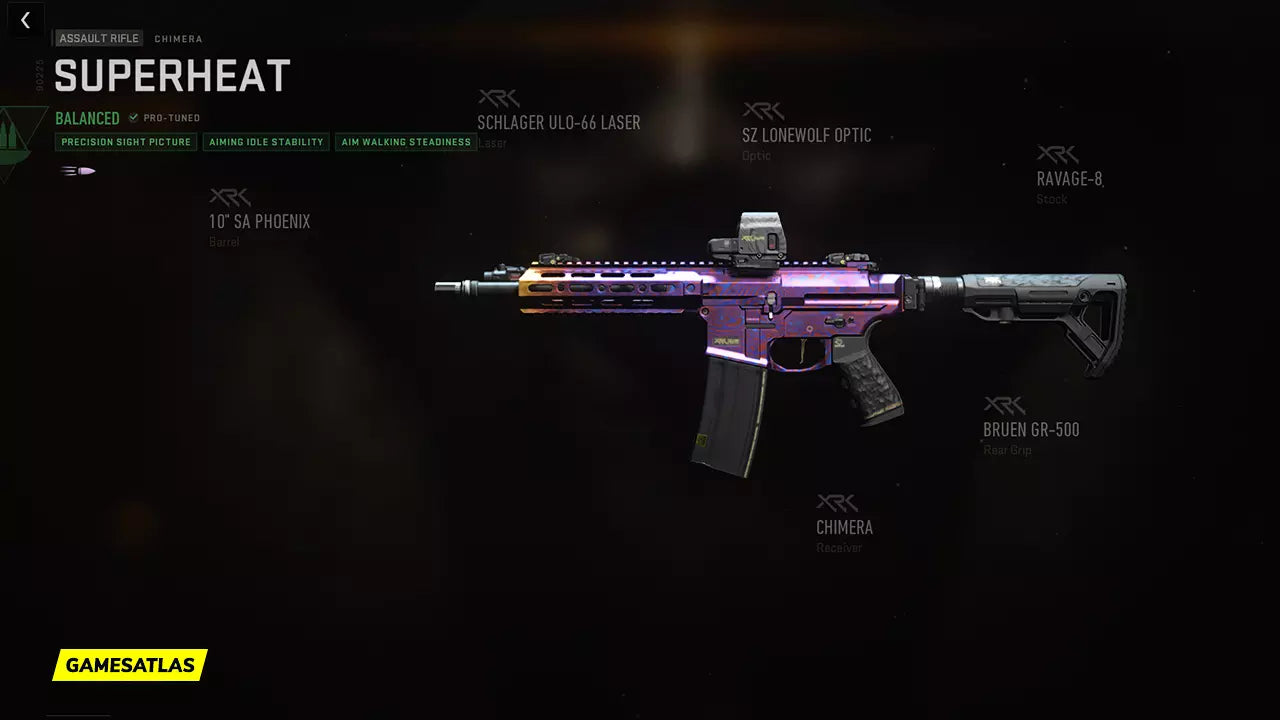Image resolution: width=1280 pixels, height=720 pixels.
Task: Select the Chimera receiver slot
Action: click(844, 526)
